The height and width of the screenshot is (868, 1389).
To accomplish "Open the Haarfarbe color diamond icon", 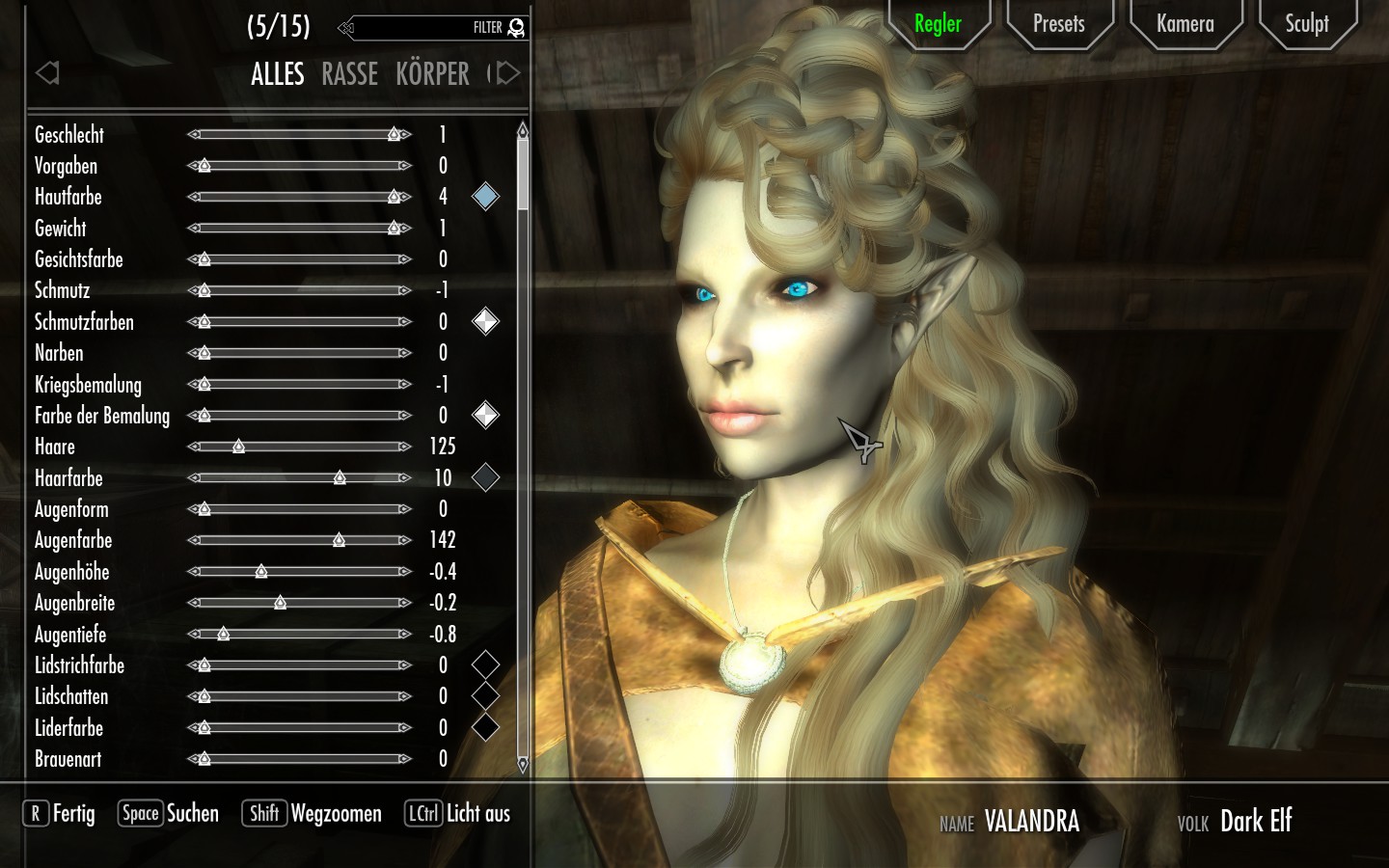I will pos(485,478).
